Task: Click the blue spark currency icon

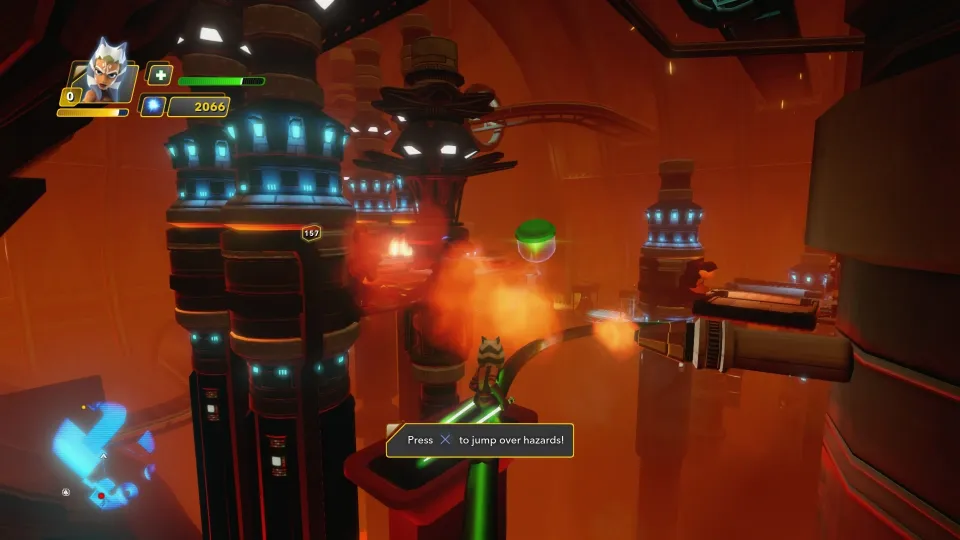Action: coord(152,106)
